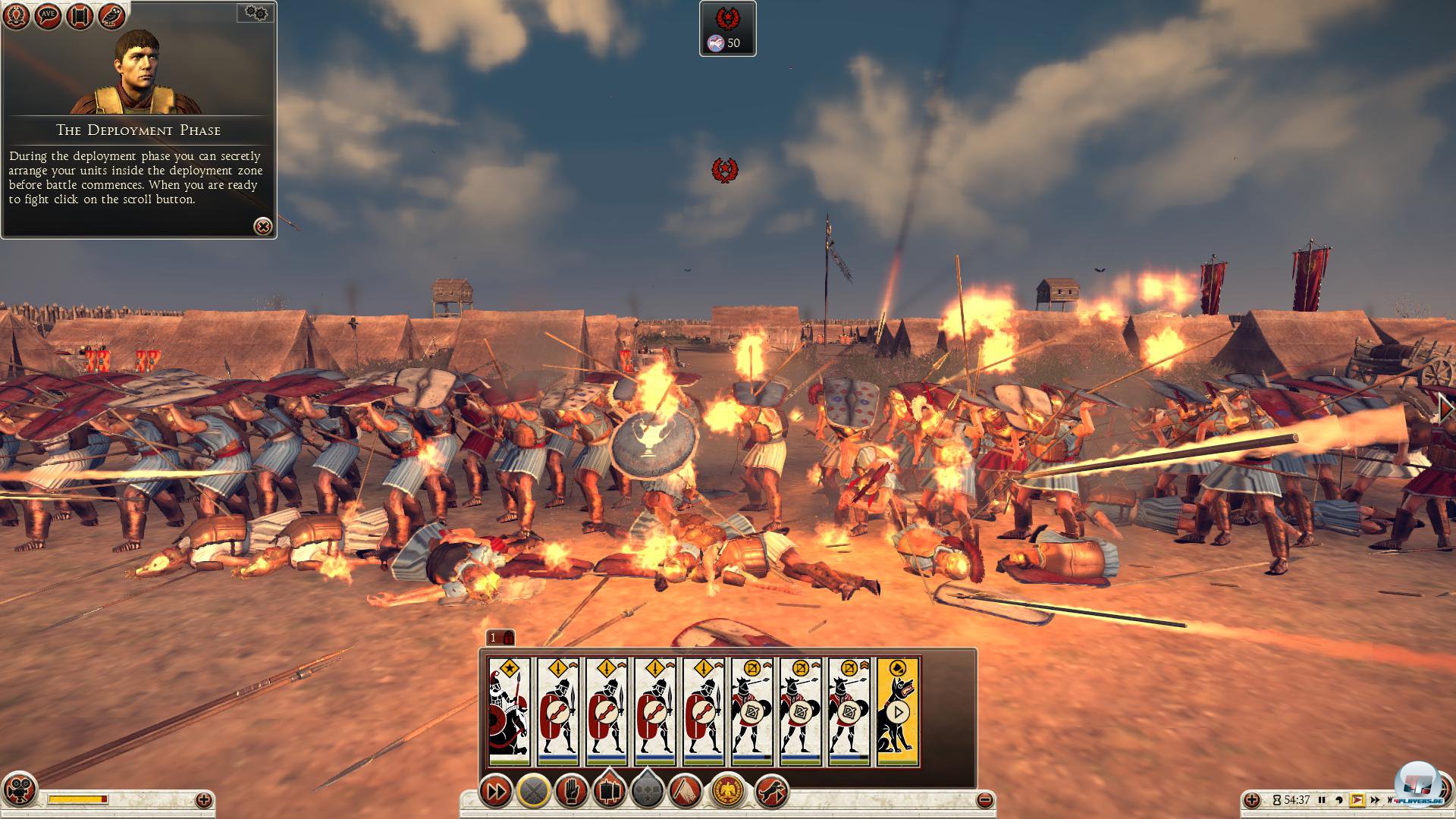Viewport: 1456px width, 819px height.
Task: Click the laurel wreath menu icon
Action: tap(16, 17)
